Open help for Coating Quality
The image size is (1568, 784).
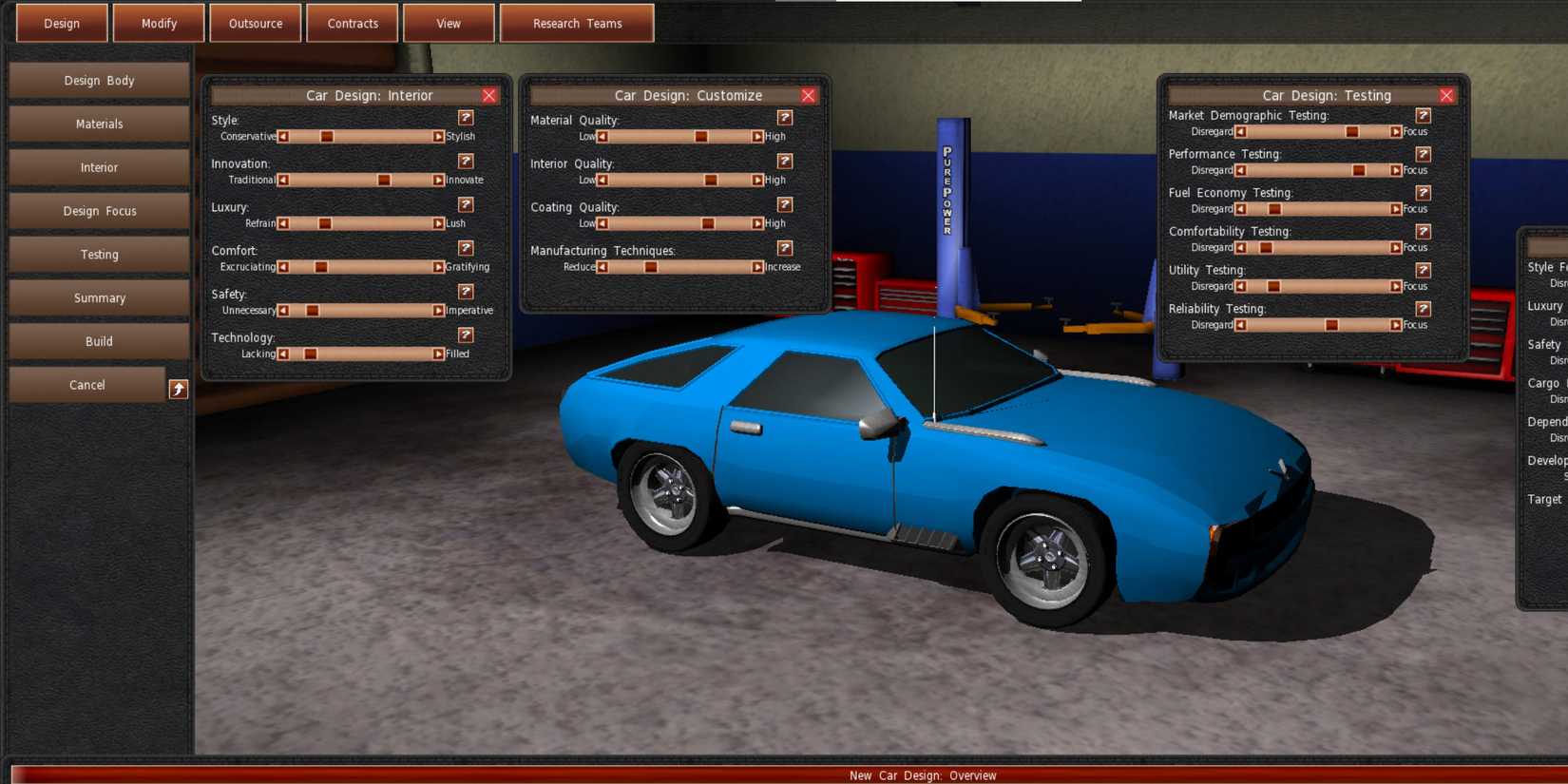[x=785, y=204]
